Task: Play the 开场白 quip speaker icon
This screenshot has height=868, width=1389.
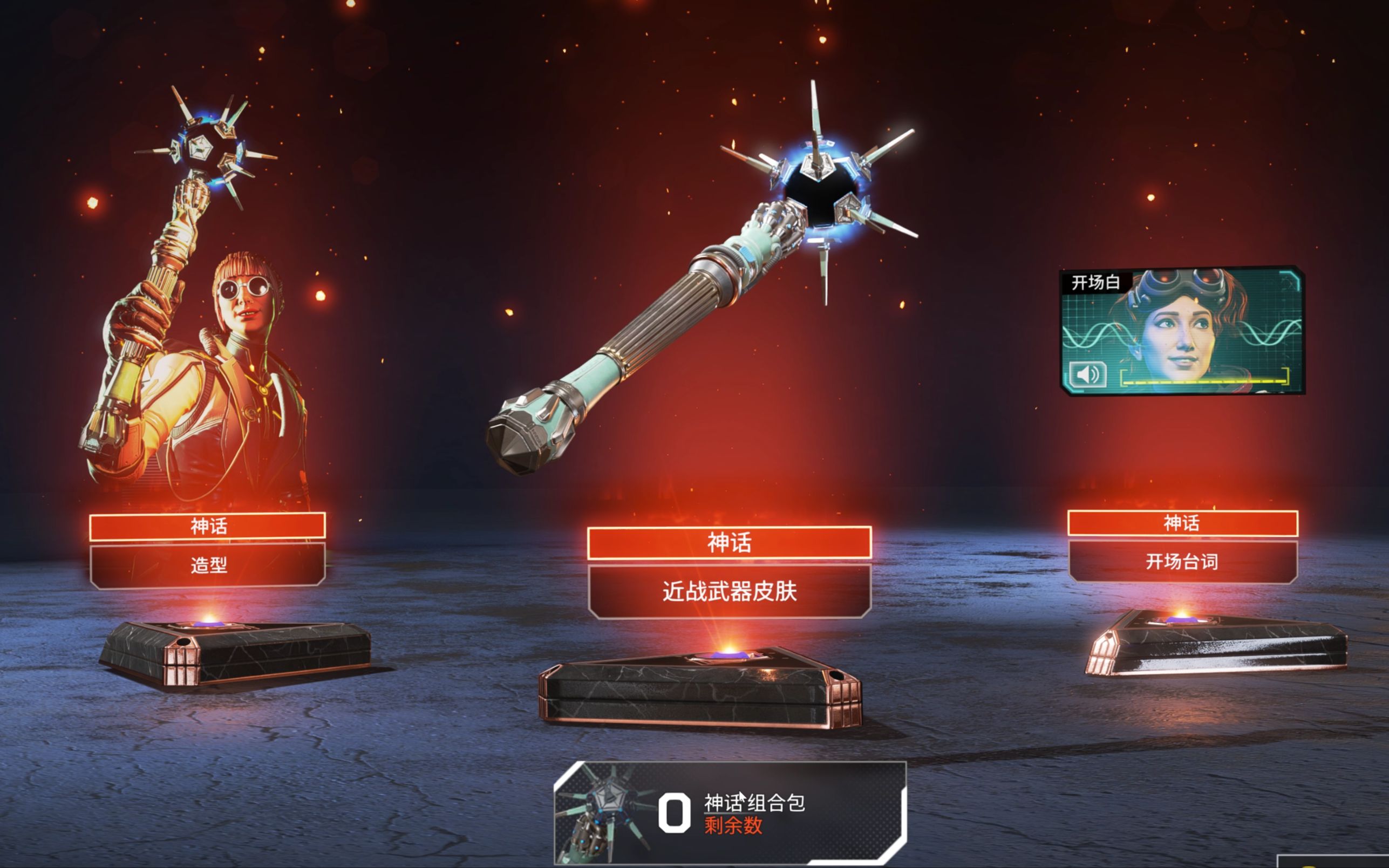Action: 1087,375
